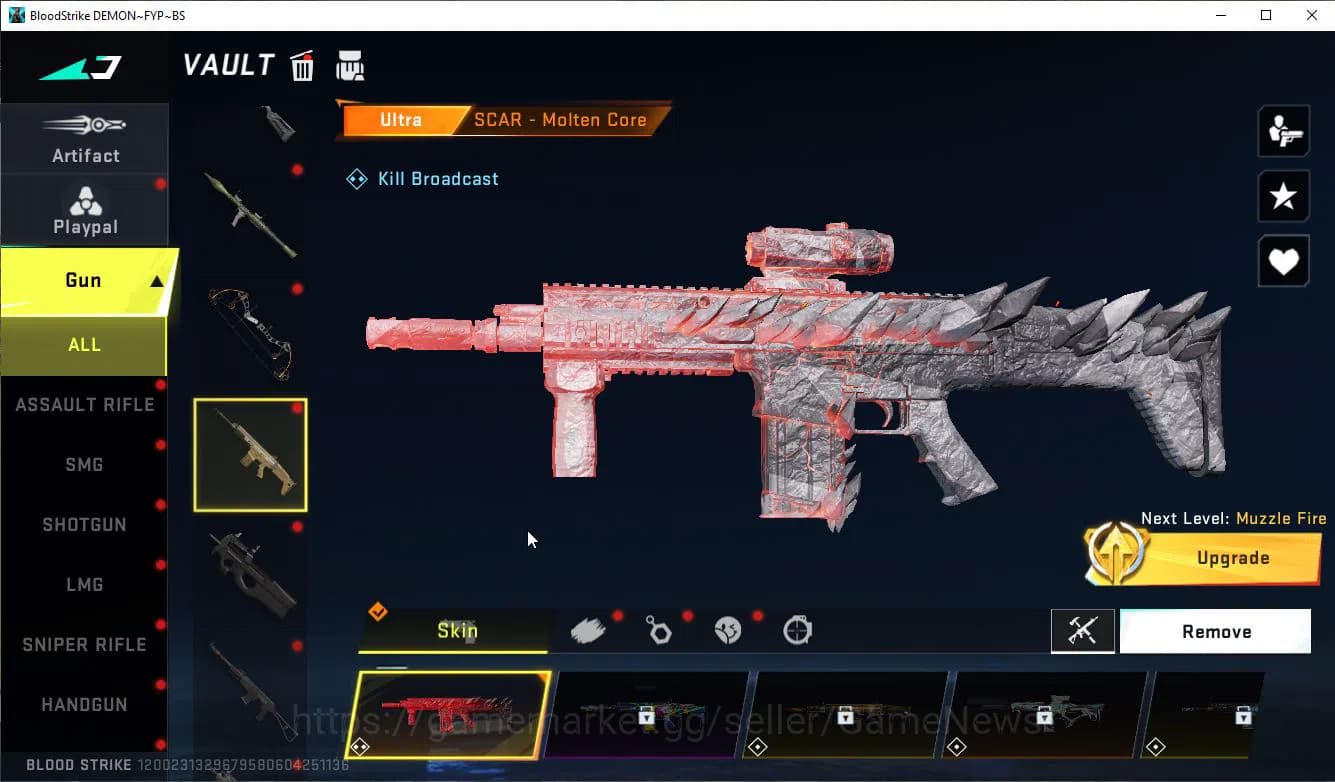Screen dimensions: 1335x782
Task: Open the Artifact category
Action: pos(85,139)
